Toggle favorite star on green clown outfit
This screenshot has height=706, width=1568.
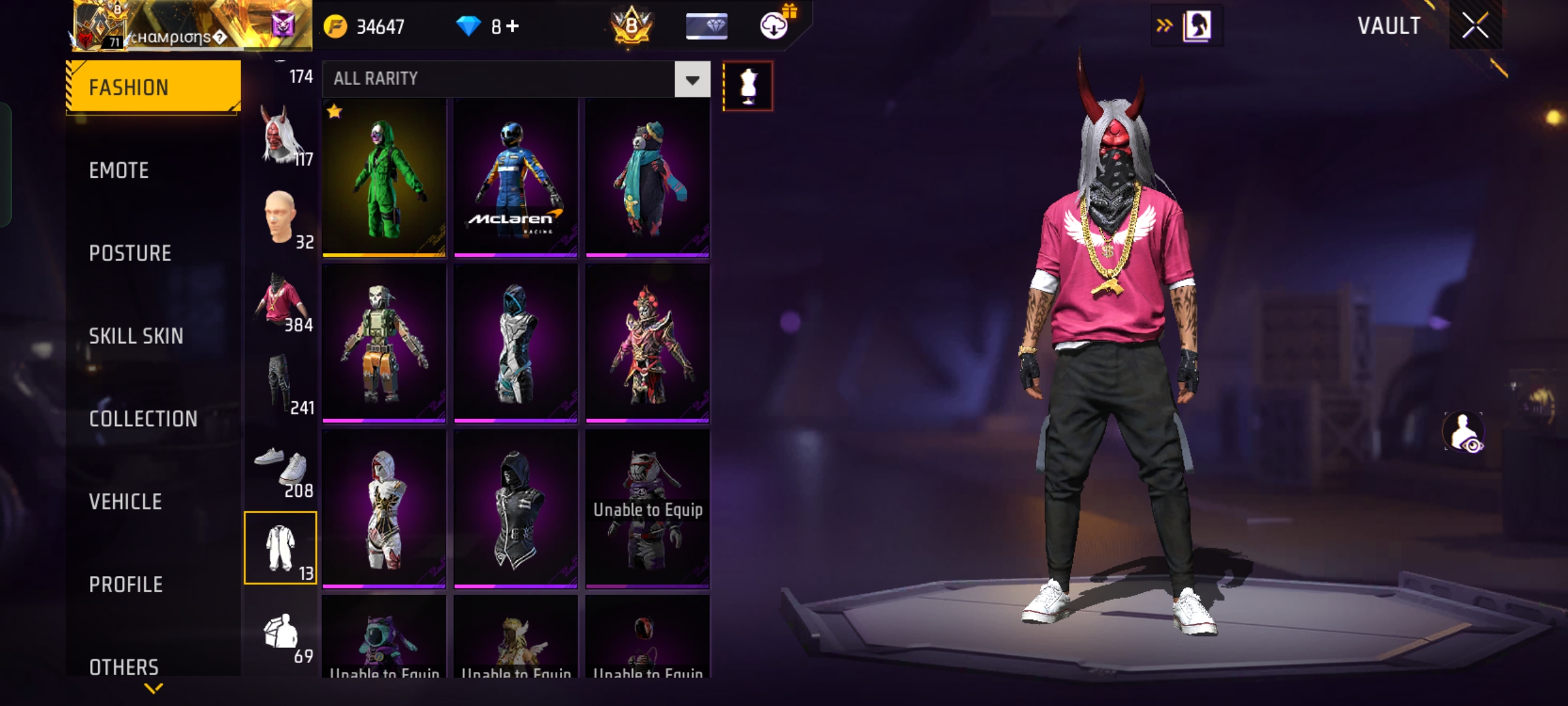click(335, 112)
